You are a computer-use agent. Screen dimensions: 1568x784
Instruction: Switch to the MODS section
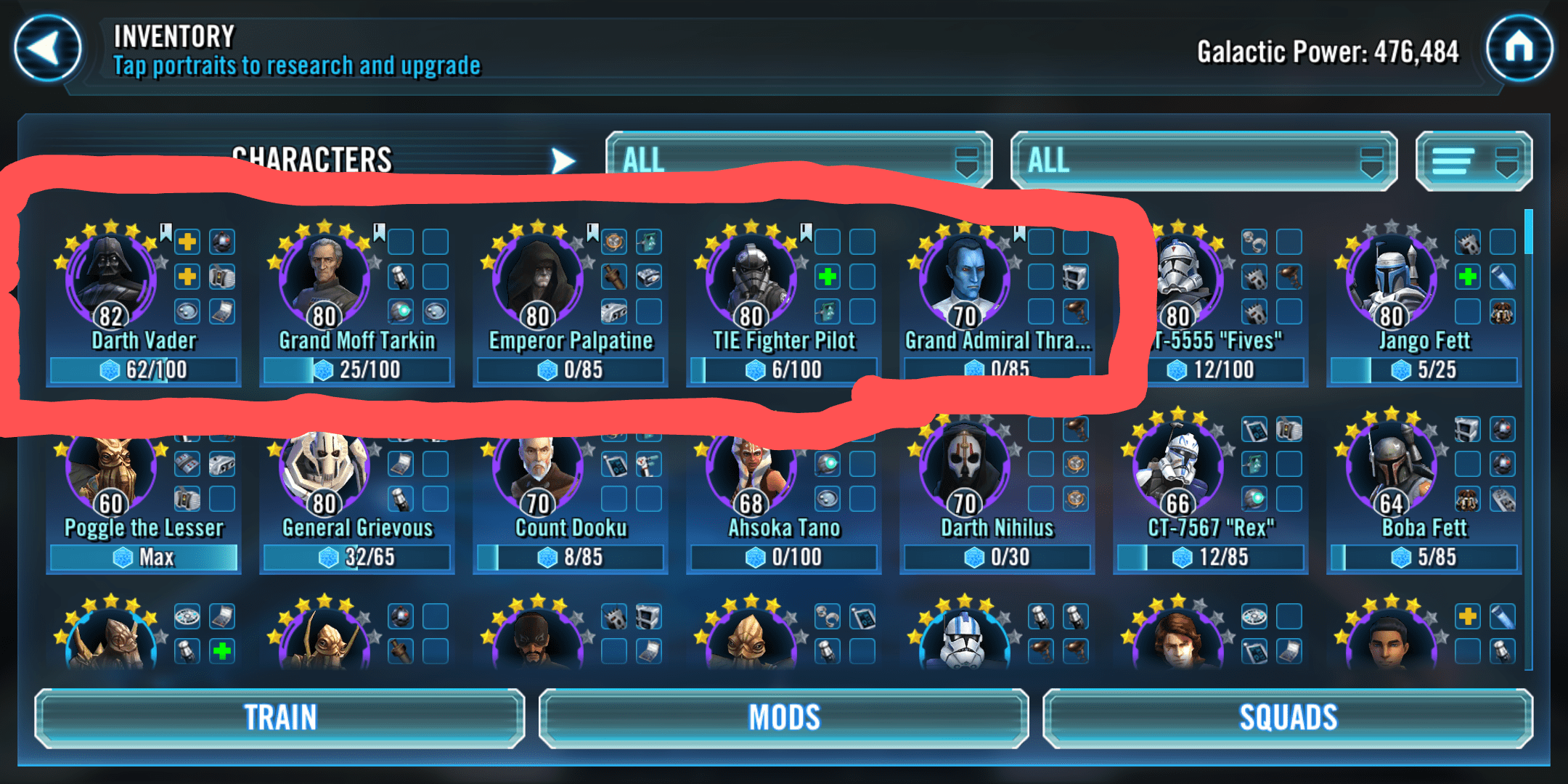tap(783, 717)
